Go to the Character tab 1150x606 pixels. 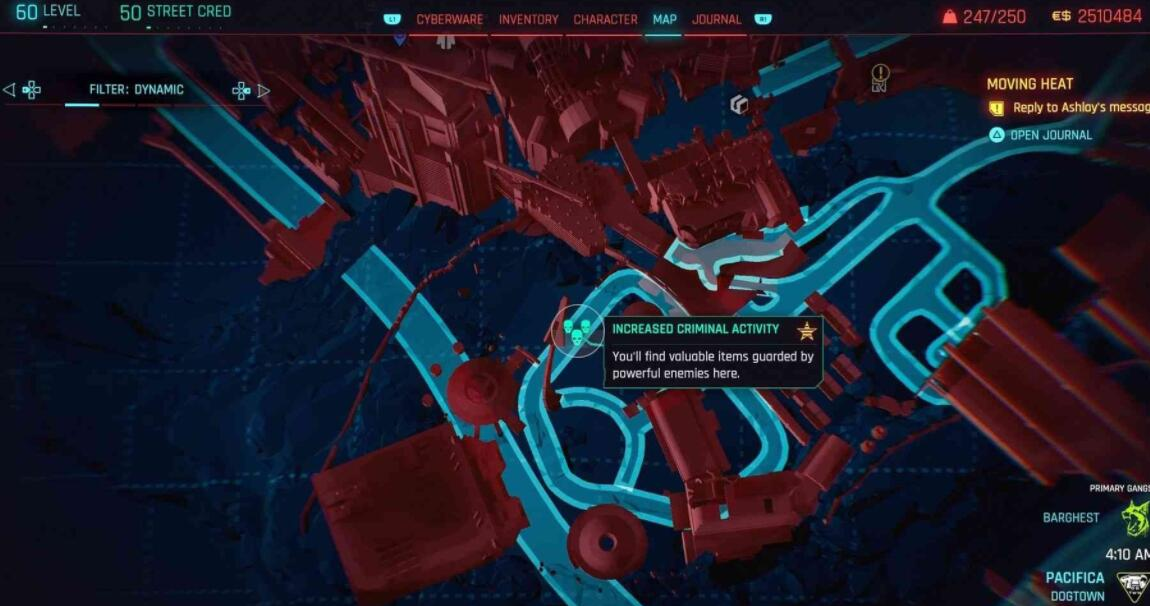[605, 19]
